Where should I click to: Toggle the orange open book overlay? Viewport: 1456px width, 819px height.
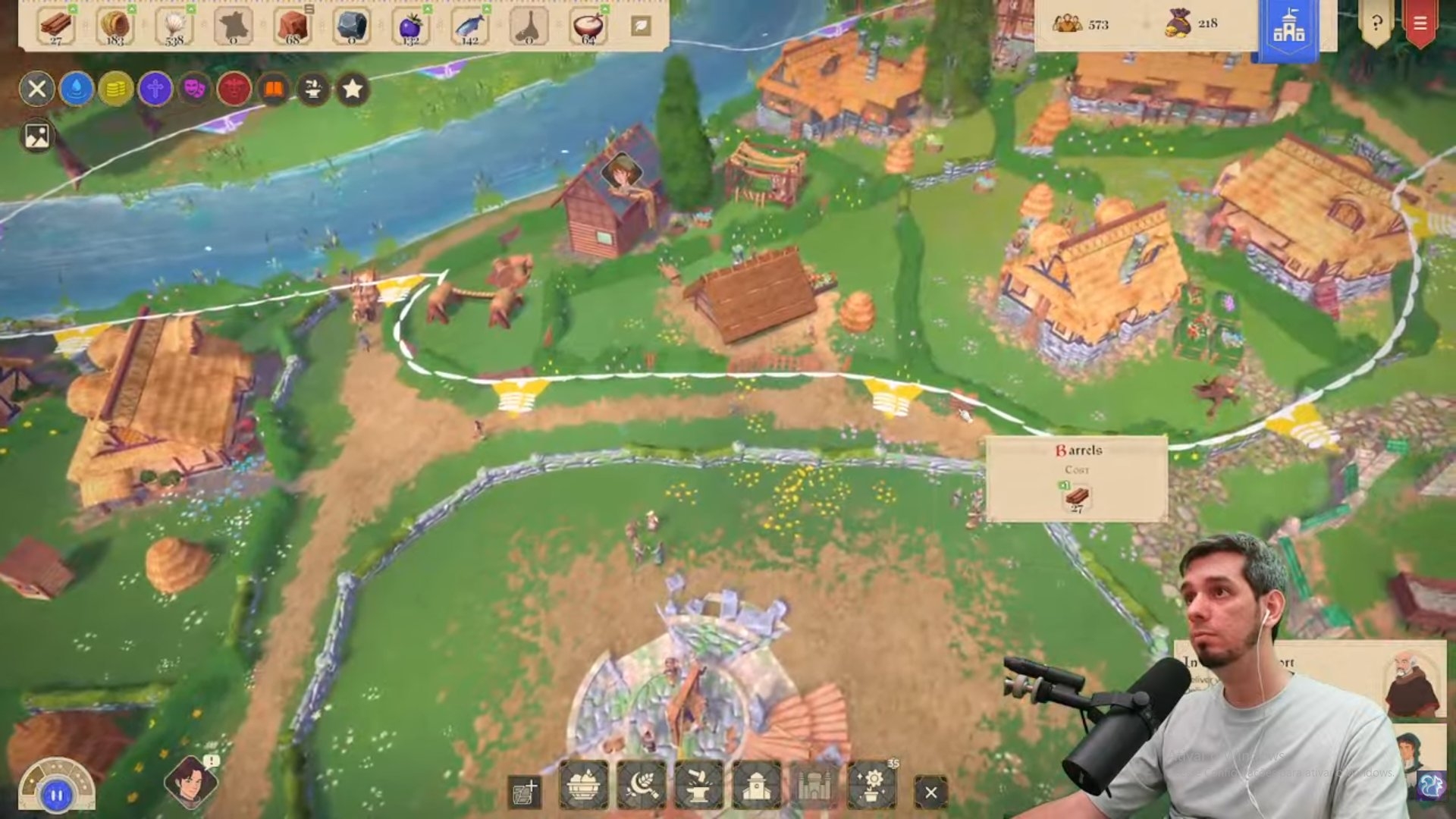tap(273, 89)
